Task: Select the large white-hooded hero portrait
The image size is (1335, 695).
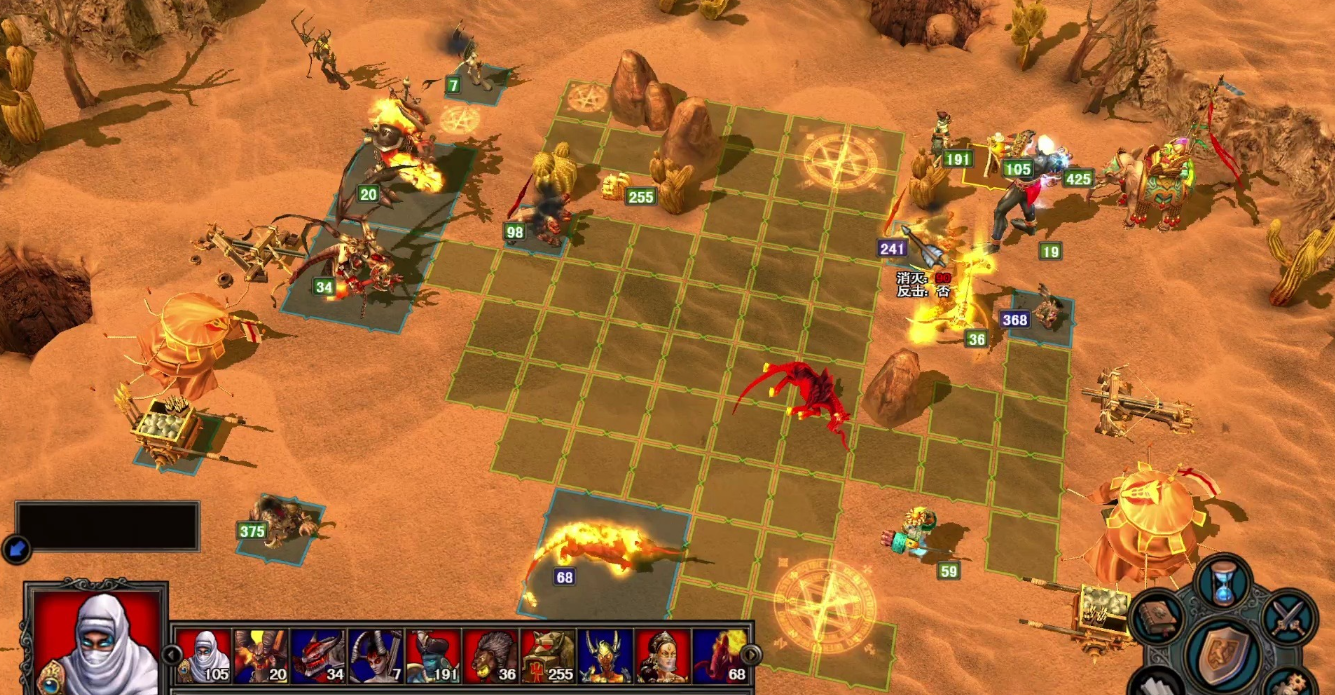Action: tap(97, 642)
